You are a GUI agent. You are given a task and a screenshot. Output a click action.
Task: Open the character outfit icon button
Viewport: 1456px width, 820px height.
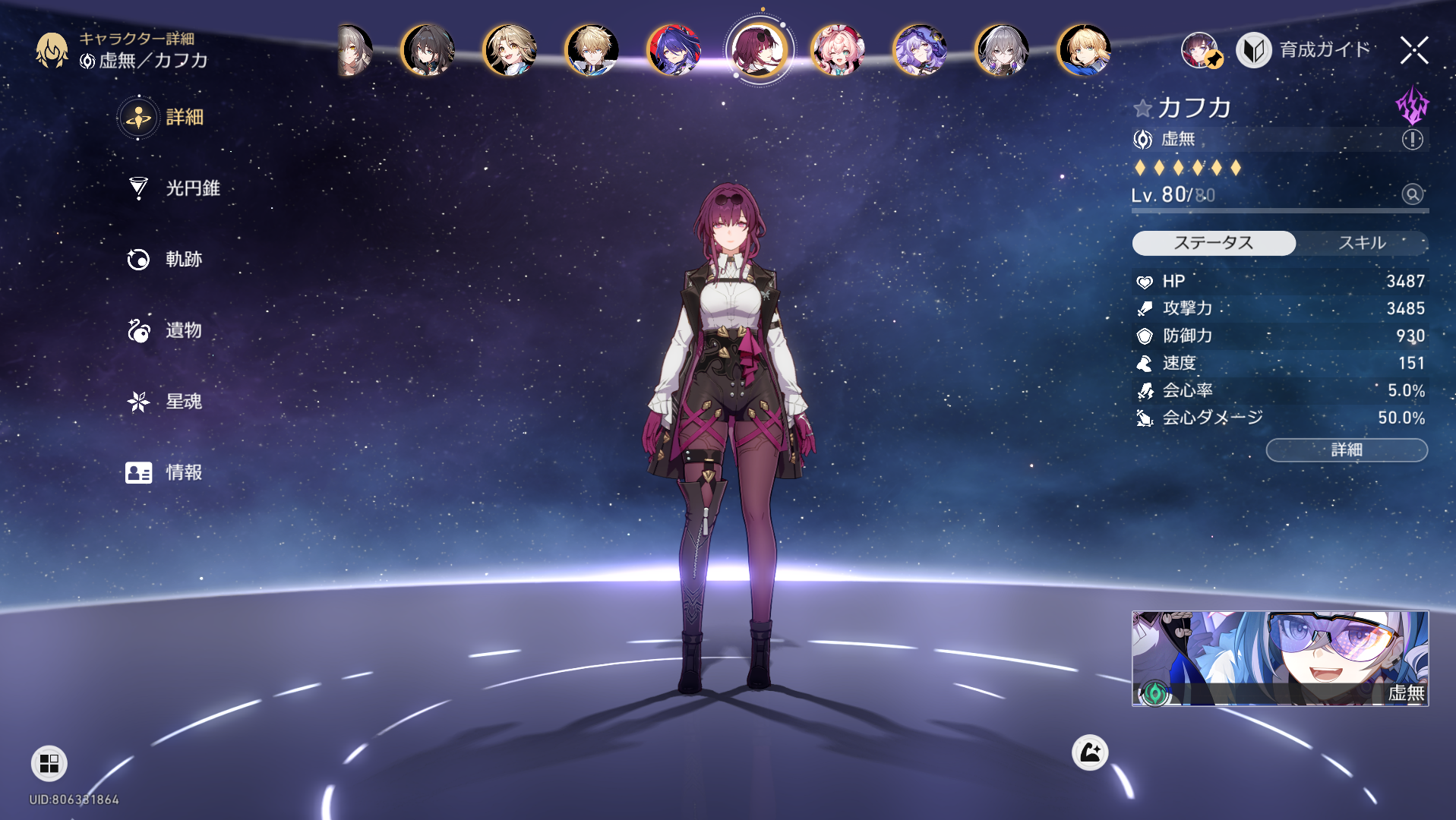[x=1089, y=752]
